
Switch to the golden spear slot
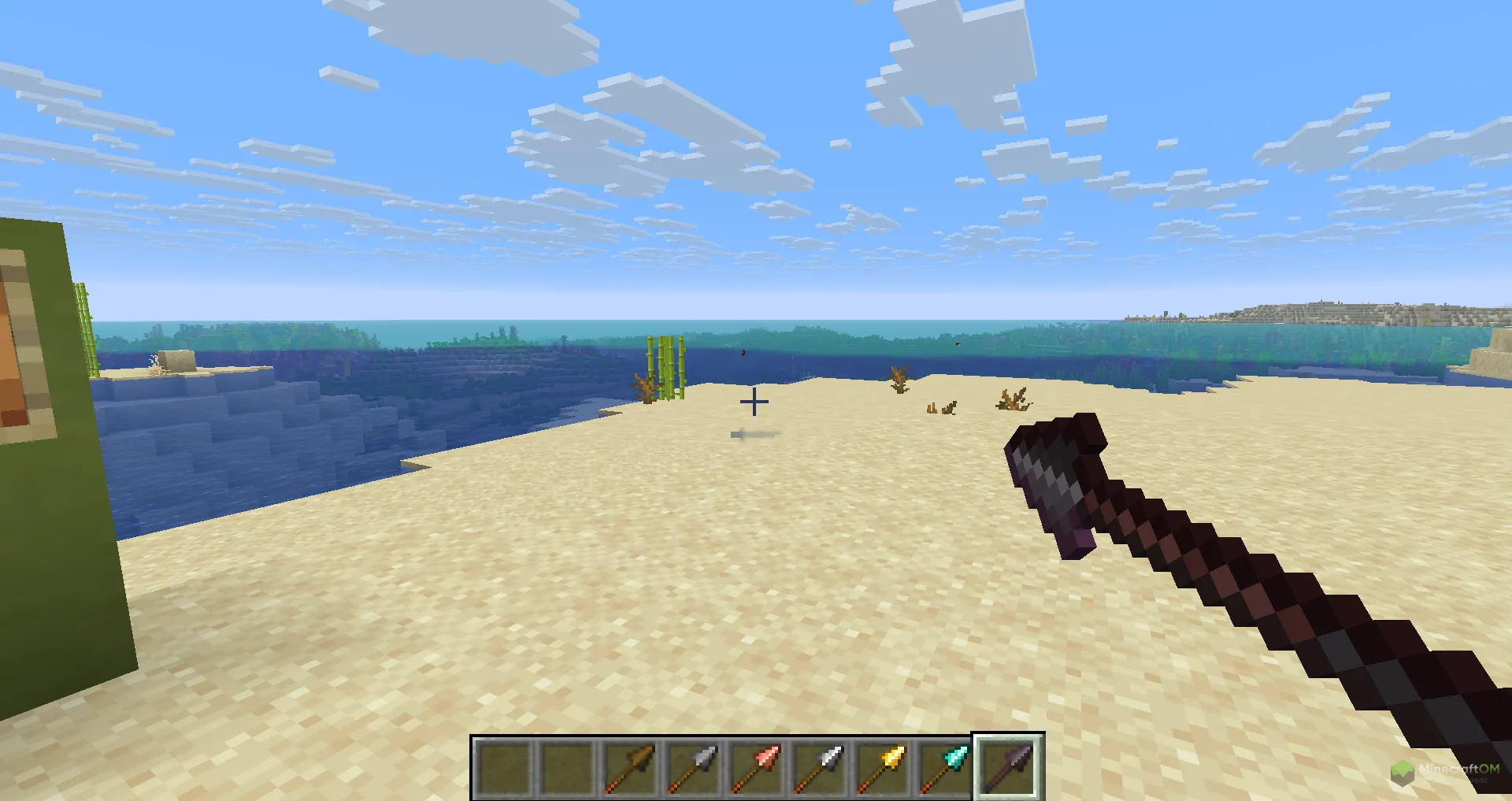882,768
